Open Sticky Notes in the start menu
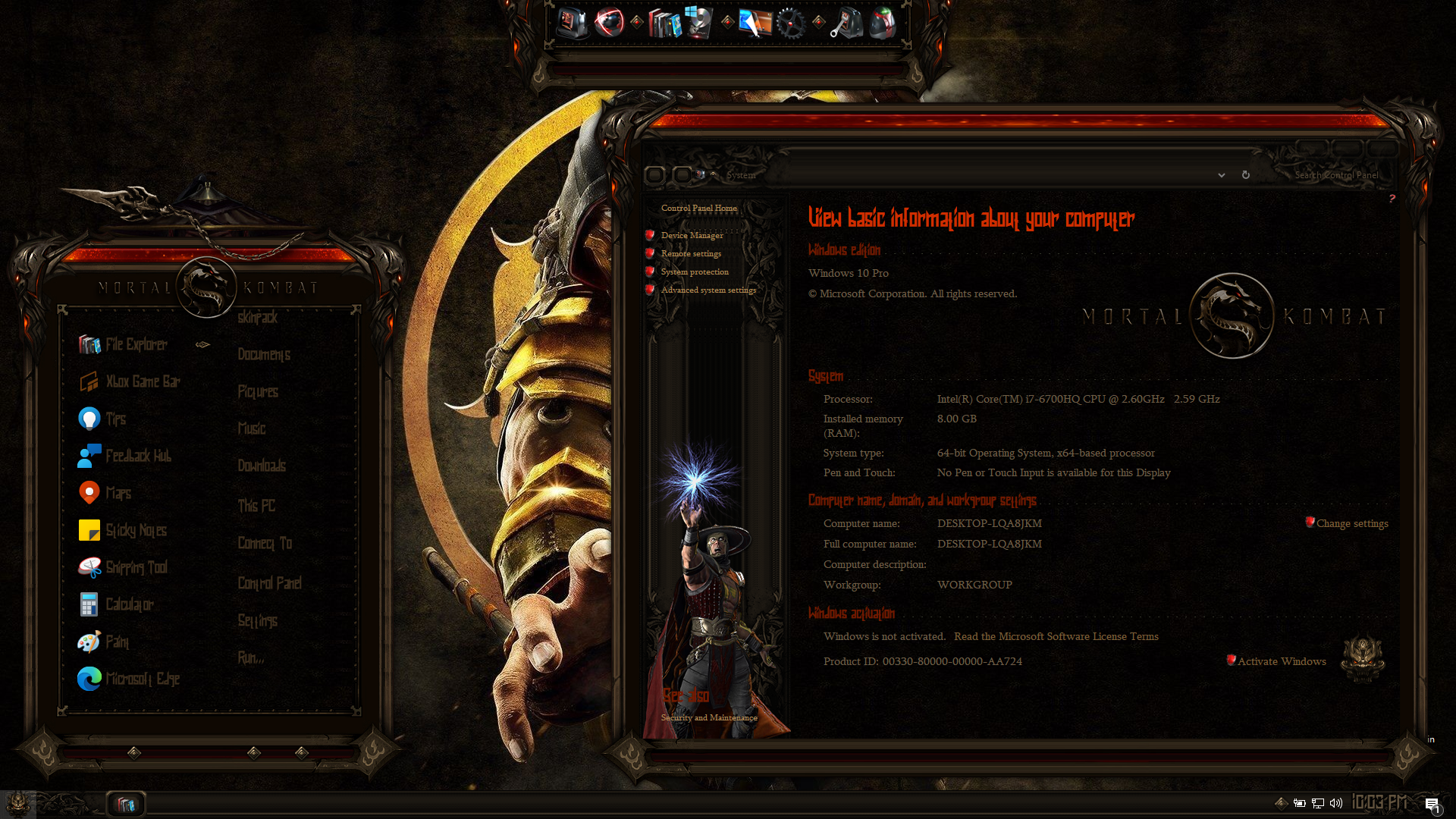Screen dimensions: 1456x819 point(136,531)
